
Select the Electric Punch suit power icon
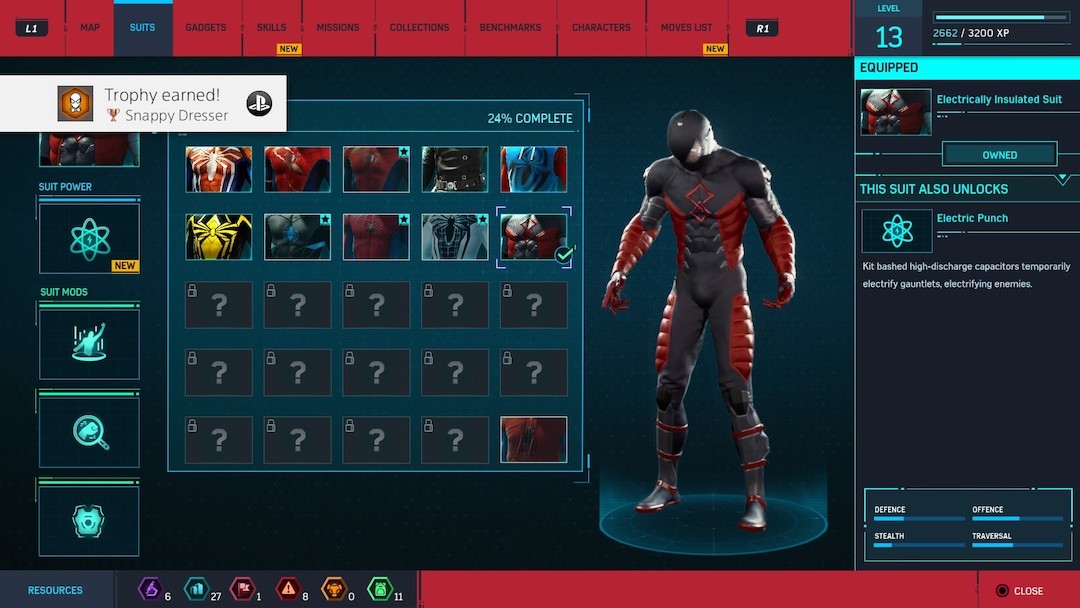pyautogui.click(x=896, y=231)
